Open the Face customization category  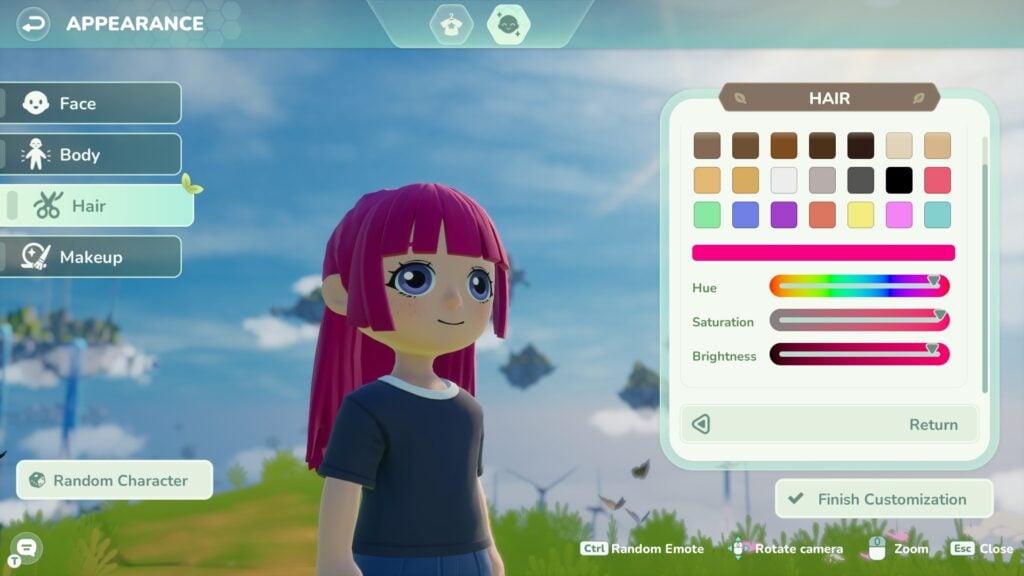[x=92, y=103]
